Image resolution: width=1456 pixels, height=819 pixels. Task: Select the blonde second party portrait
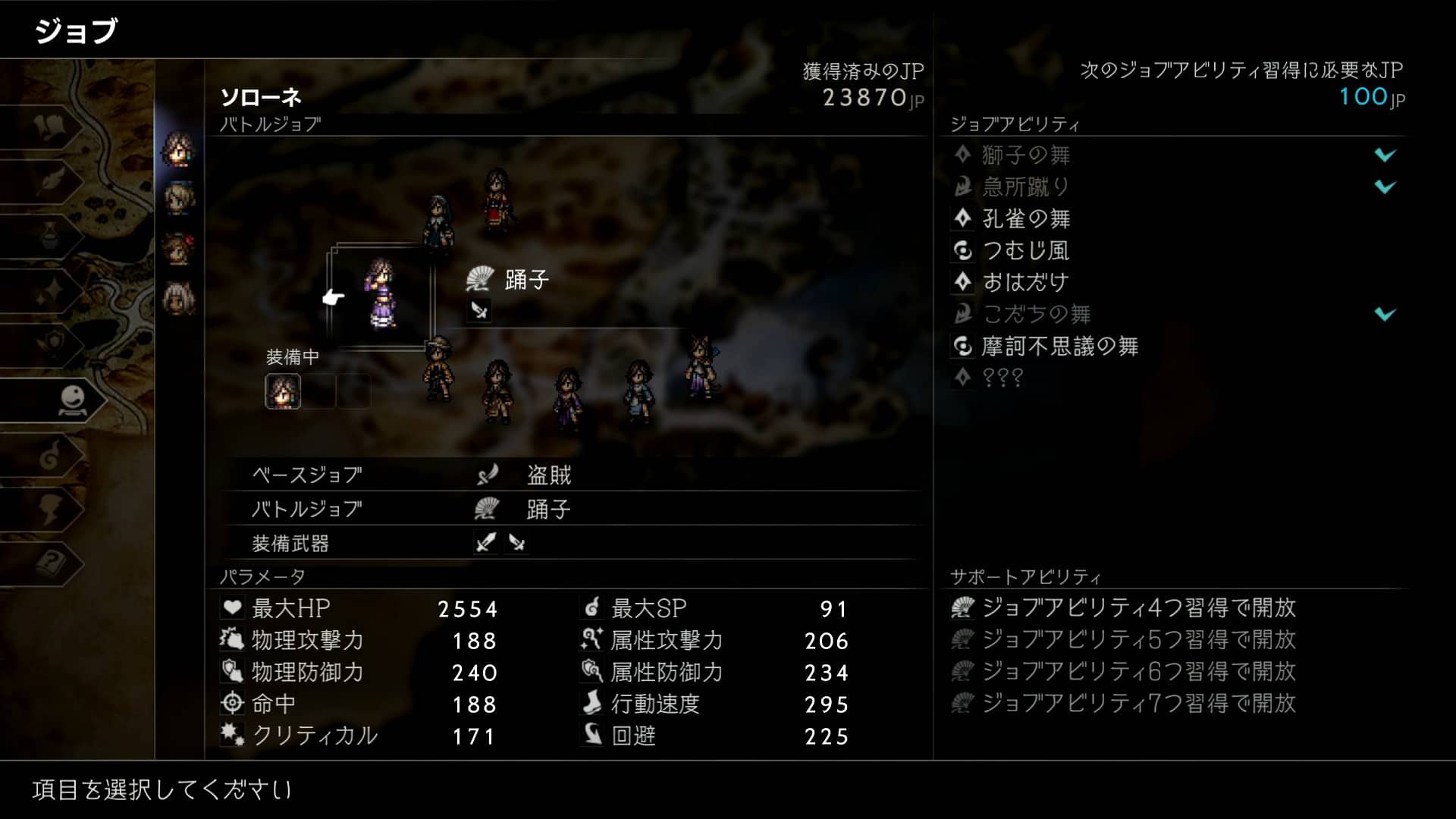point(179,199)
